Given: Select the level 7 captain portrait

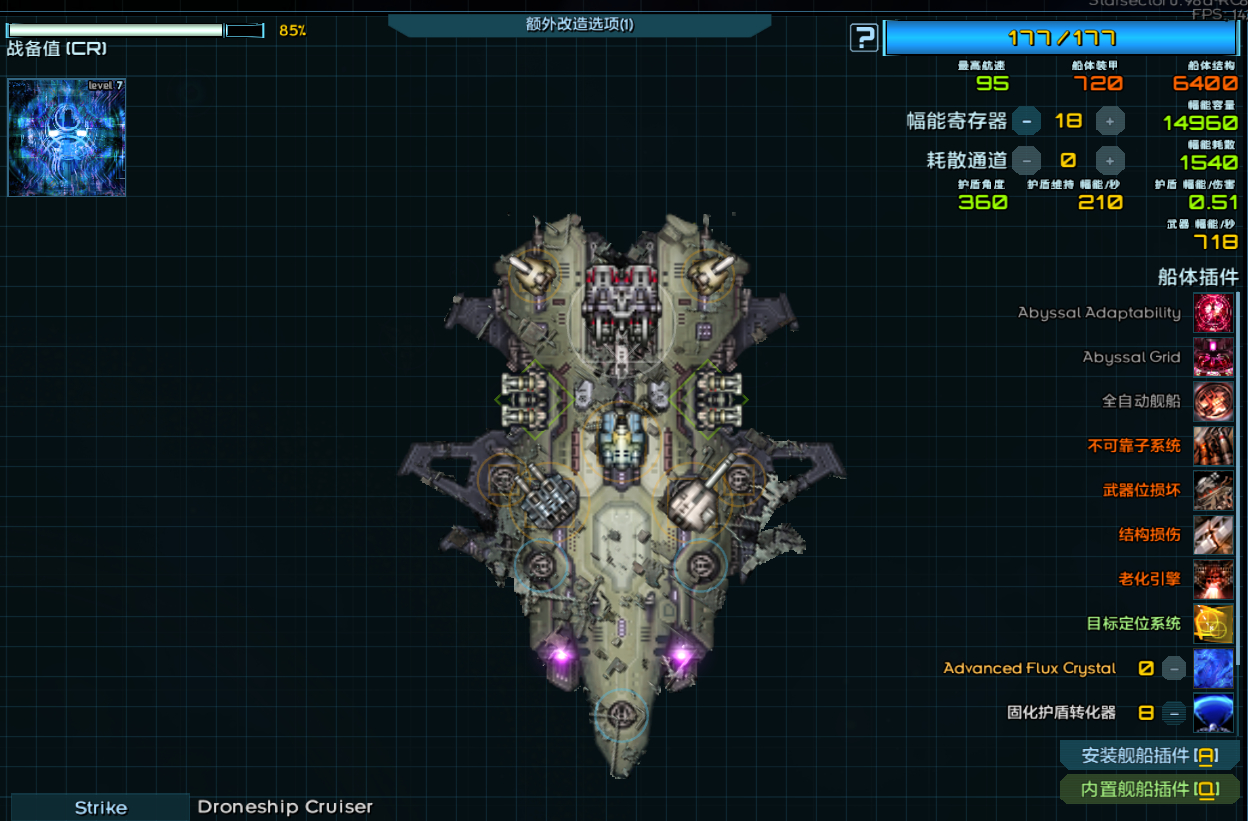Looking at the screenshot, I should point(67,138).
